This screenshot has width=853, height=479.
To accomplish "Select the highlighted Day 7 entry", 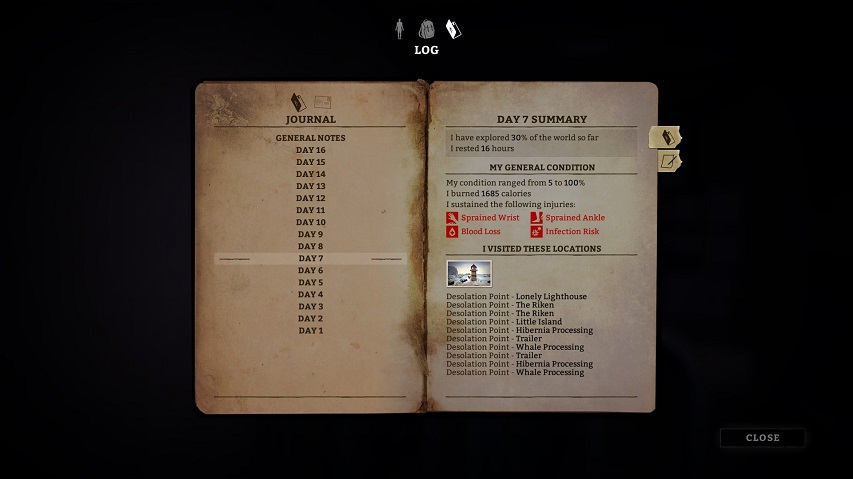I will tap(310, 258).
